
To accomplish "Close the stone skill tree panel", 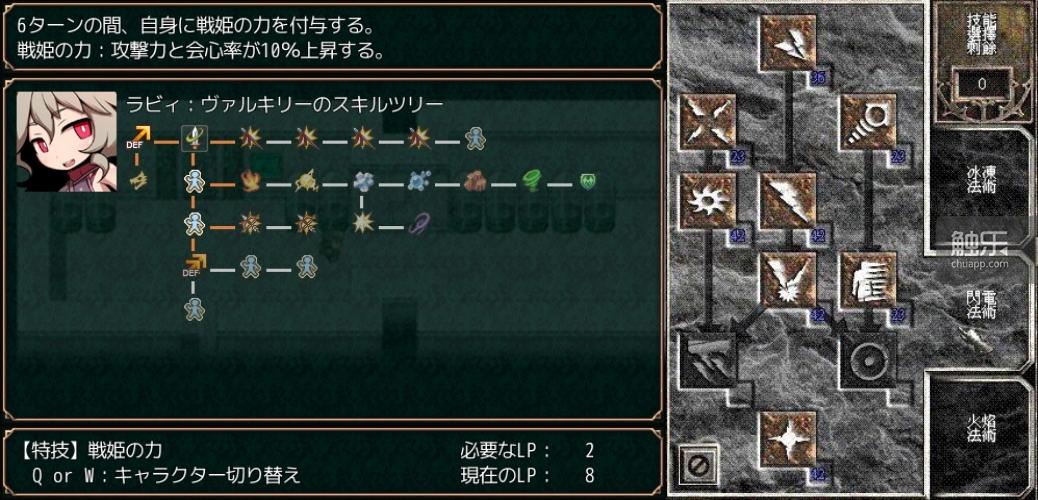I will click(x=699, y=463).
